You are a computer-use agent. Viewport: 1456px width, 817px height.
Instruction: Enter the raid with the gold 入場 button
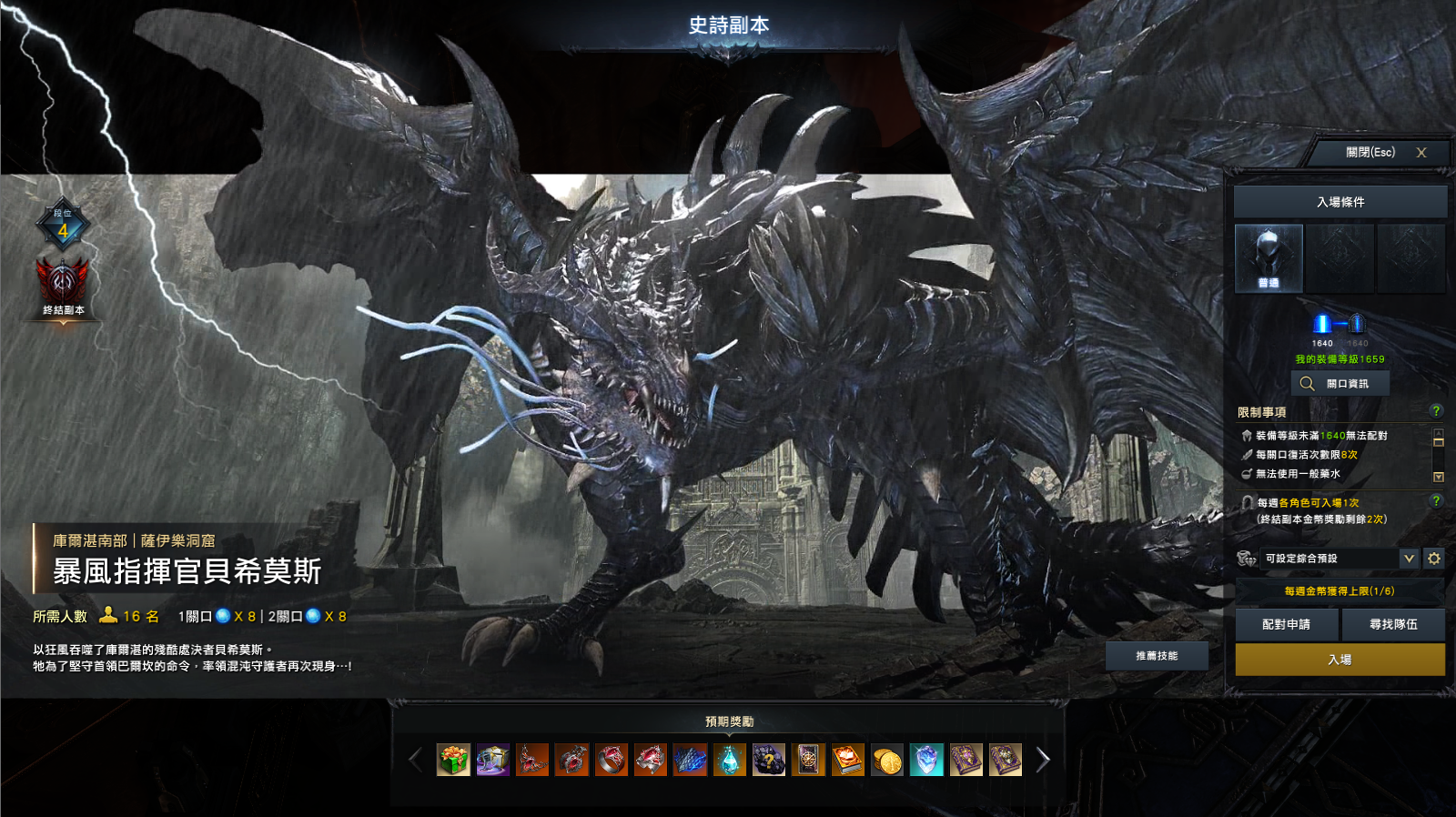[x=1340, y=660]
